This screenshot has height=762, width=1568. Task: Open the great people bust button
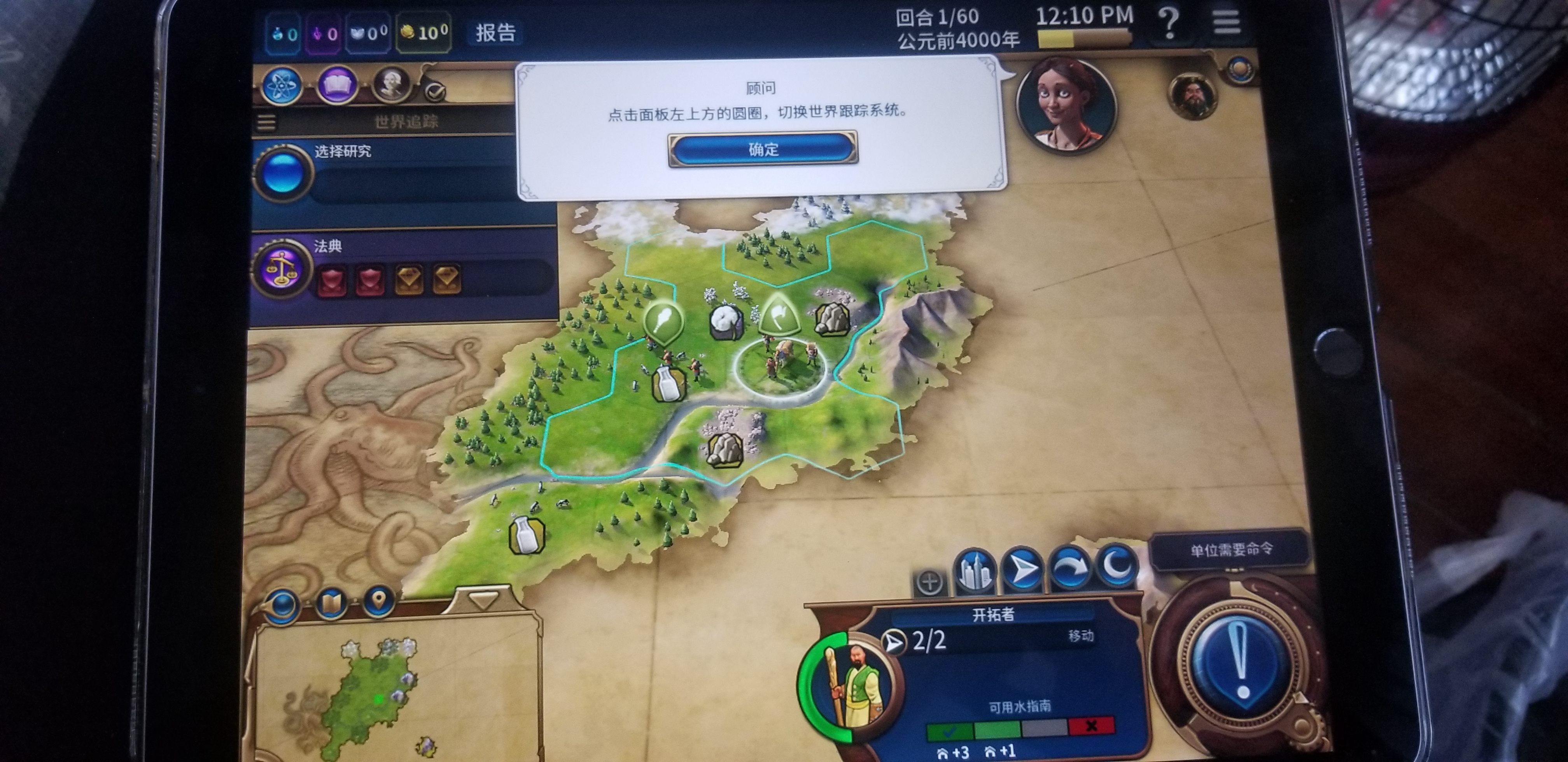pyautogui.click(x=391, y=84)
